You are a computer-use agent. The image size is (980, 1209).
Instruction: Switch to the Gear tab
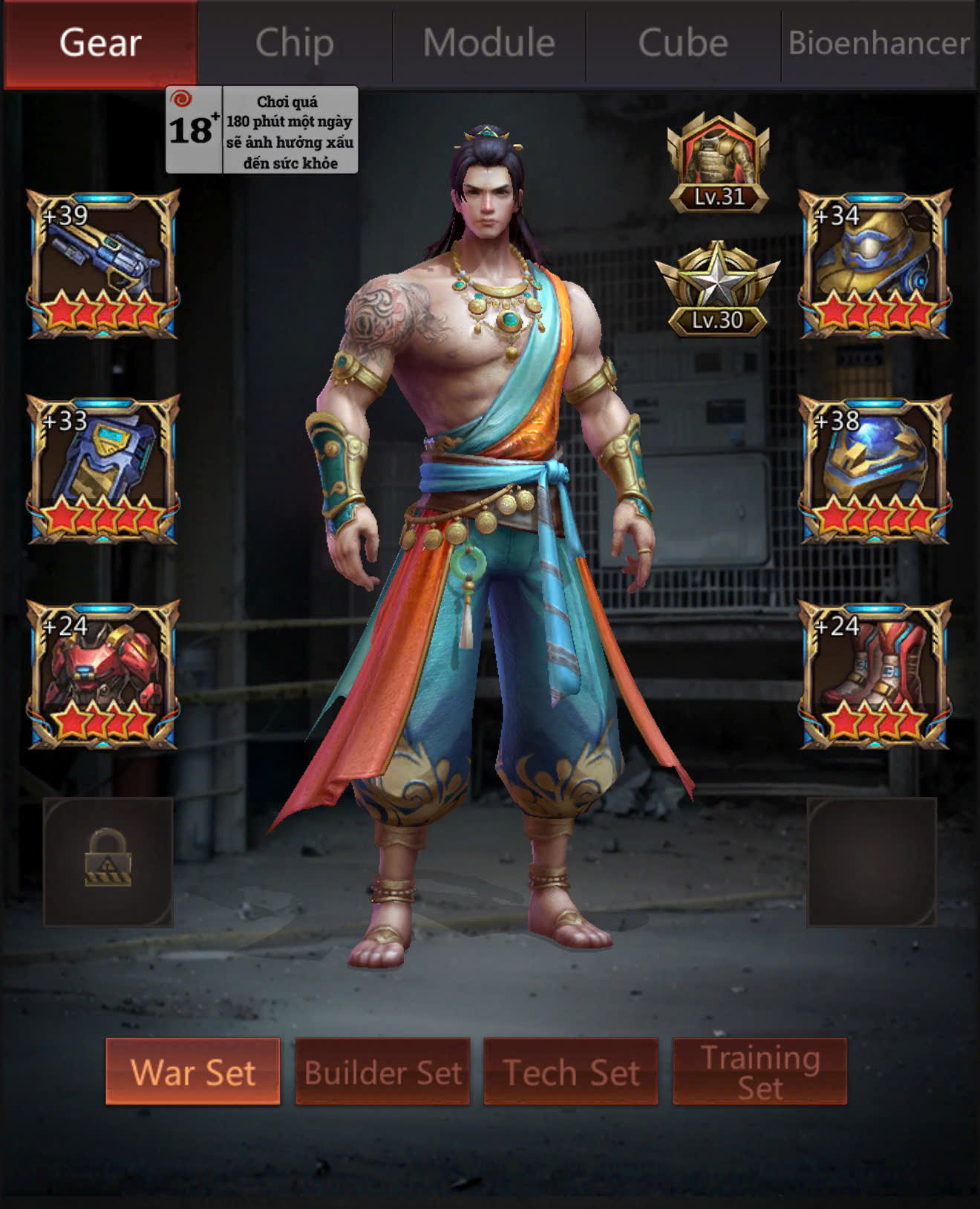point(100,43)
